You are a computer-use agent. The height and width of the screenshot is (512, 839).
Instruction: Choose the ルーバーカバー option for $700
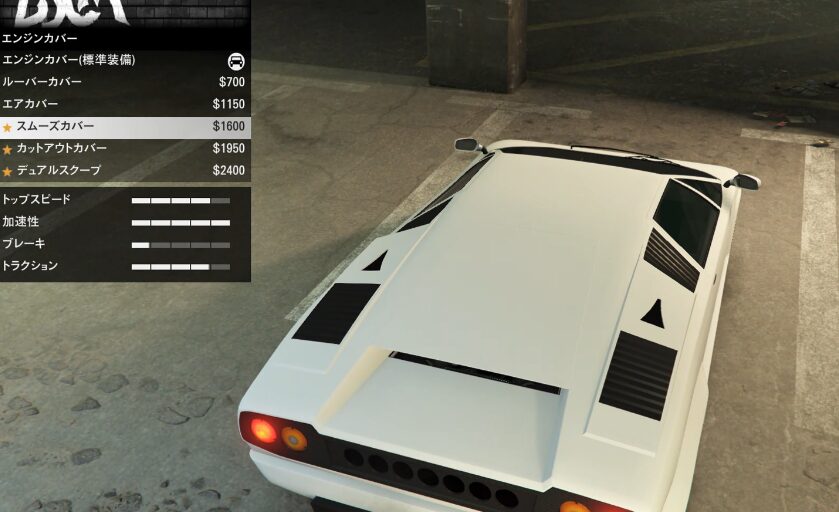124,82
